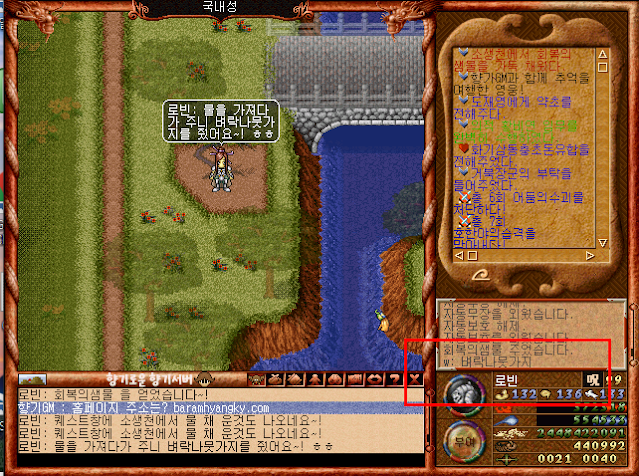
Task: Click the system message log box
Action: [522, 334]
